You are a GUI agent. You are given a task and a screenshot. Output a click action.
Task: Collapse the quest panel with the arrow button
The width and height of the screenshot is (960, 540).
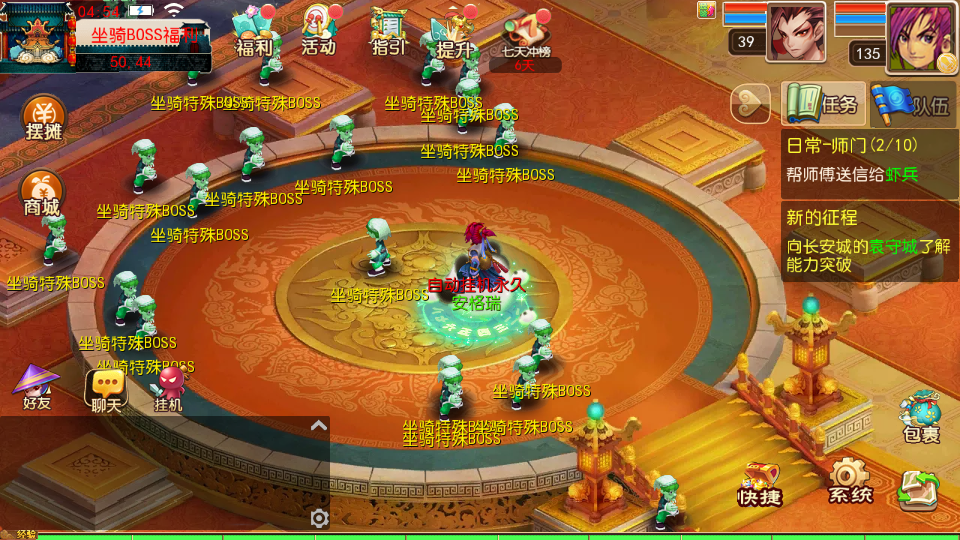[x=751, y=103]
